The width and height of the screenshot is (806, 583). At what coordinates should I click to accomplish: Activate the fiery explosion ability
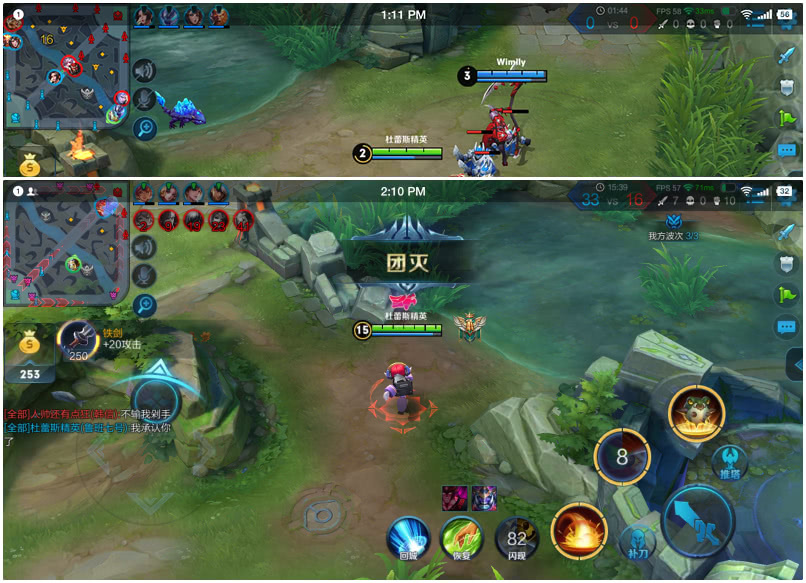(x=579, y=529)
